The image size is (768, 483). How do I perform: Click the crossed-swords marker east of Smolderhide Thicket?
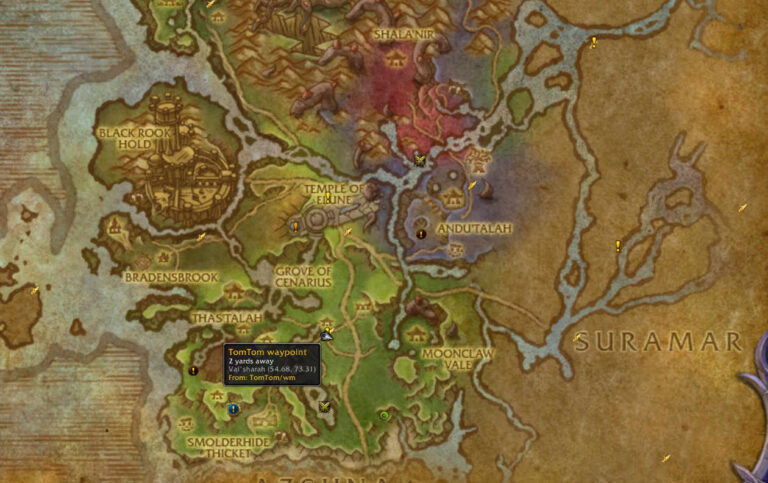[325, 406]
